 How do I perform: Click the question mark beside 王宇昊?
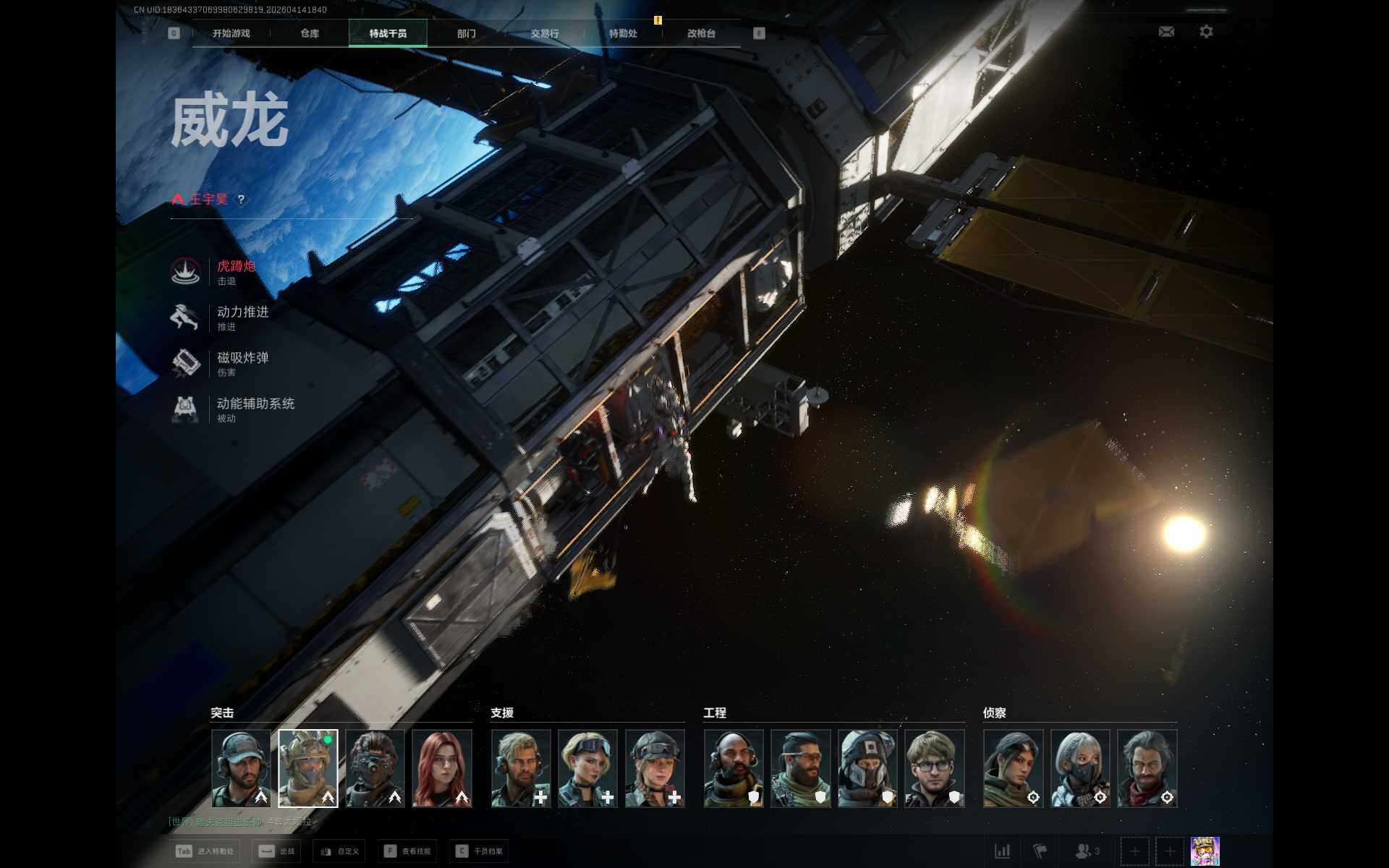pos(242,200)
